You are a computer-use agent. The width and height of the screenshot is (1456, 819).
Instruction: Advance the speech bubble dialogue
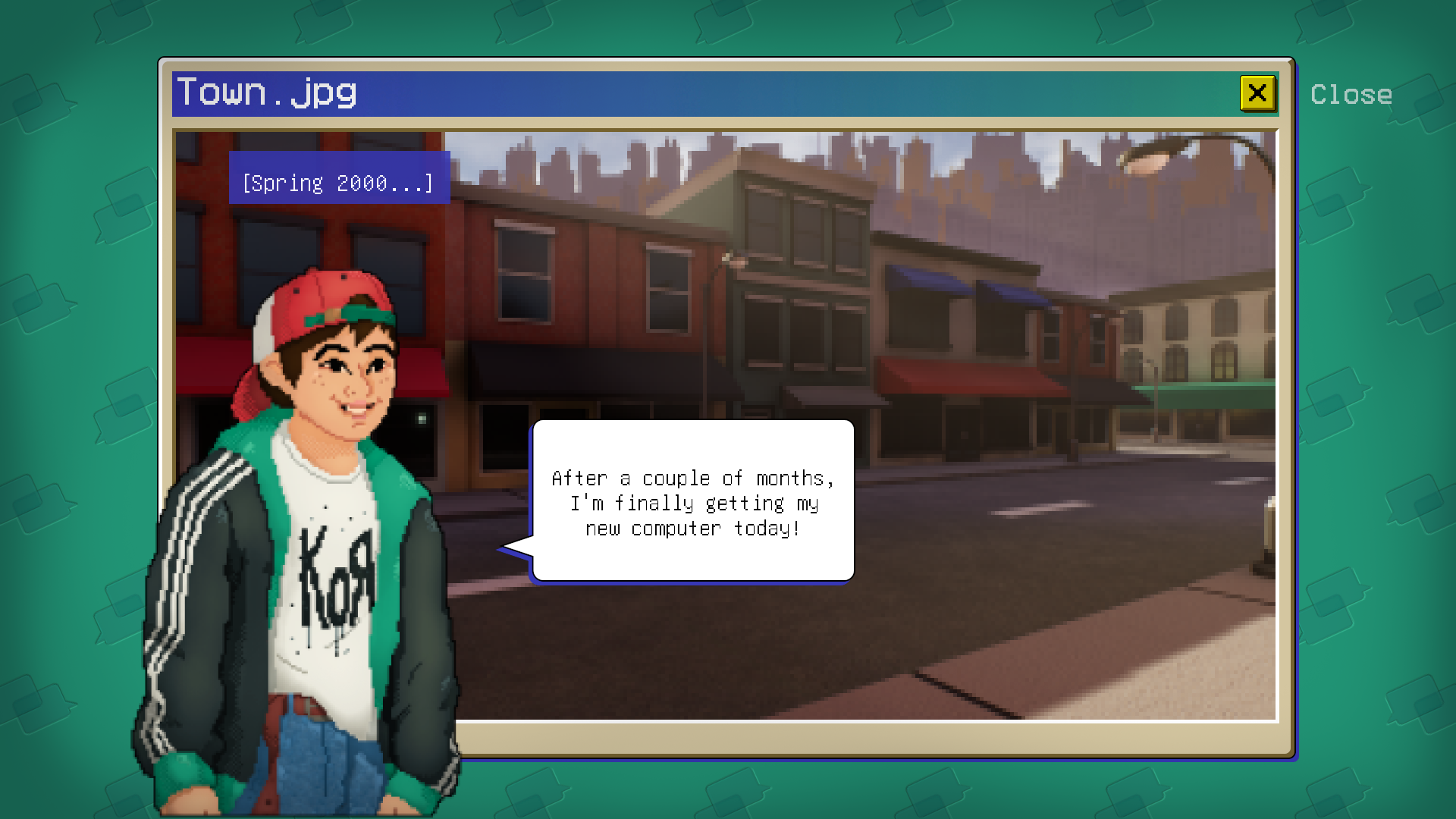coord(693,501)
